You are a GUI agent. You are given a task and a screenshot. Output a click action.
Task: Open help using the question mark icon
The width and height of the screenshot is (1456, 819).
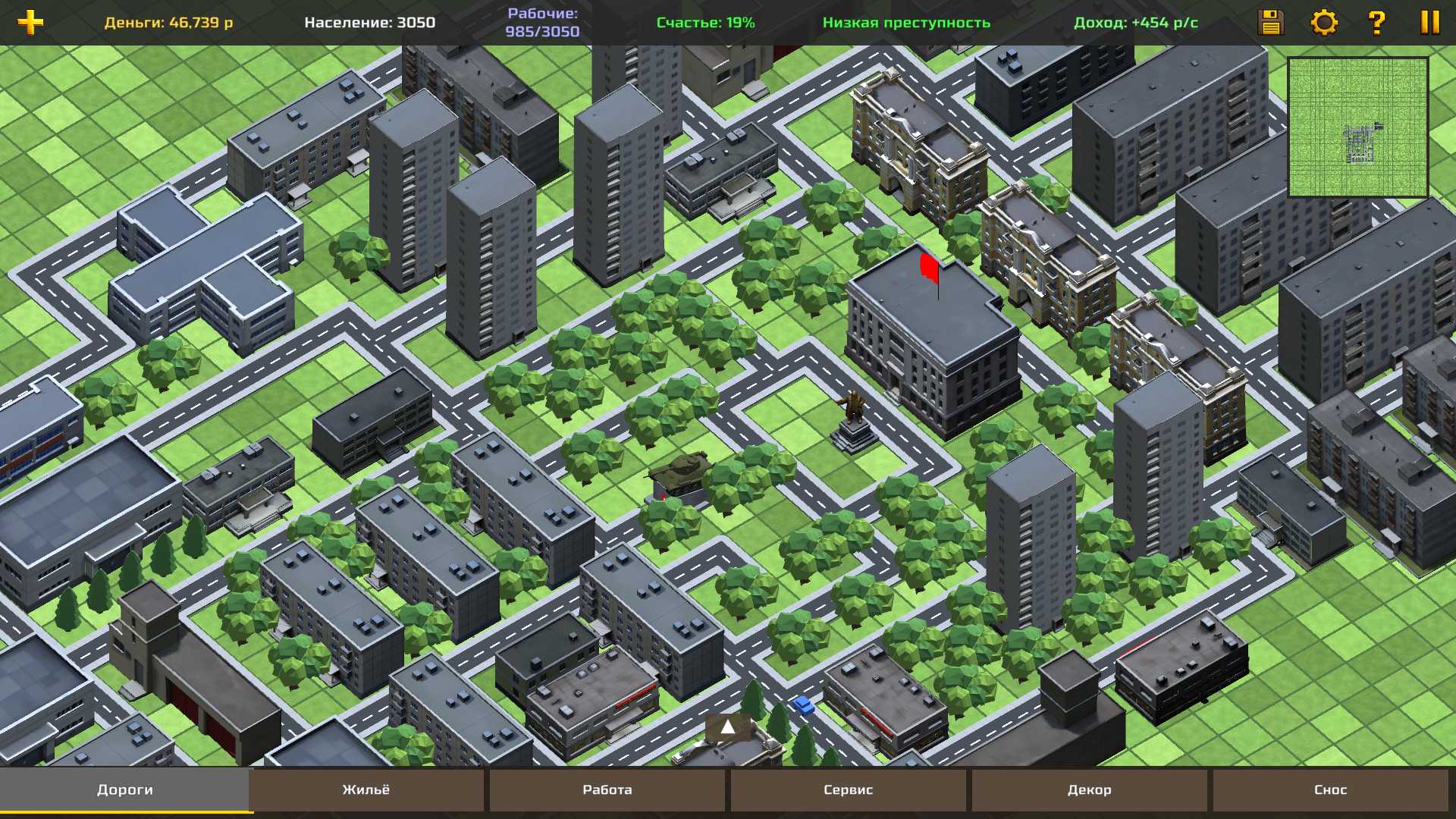point(1376,24)
